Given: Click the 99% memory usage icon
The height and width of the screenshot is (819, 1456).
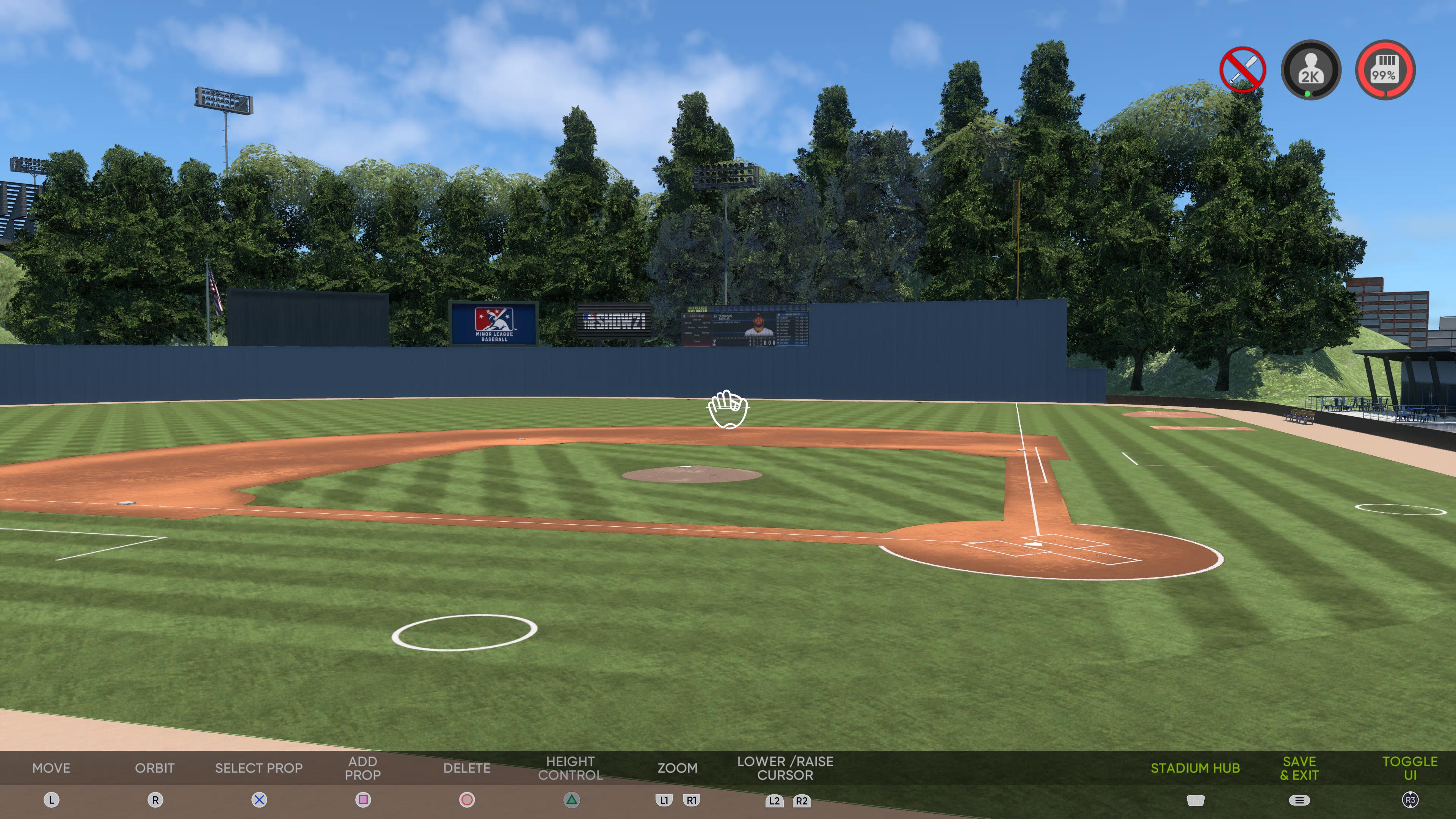Looking at the screenshot, I should click(1385, 69).
